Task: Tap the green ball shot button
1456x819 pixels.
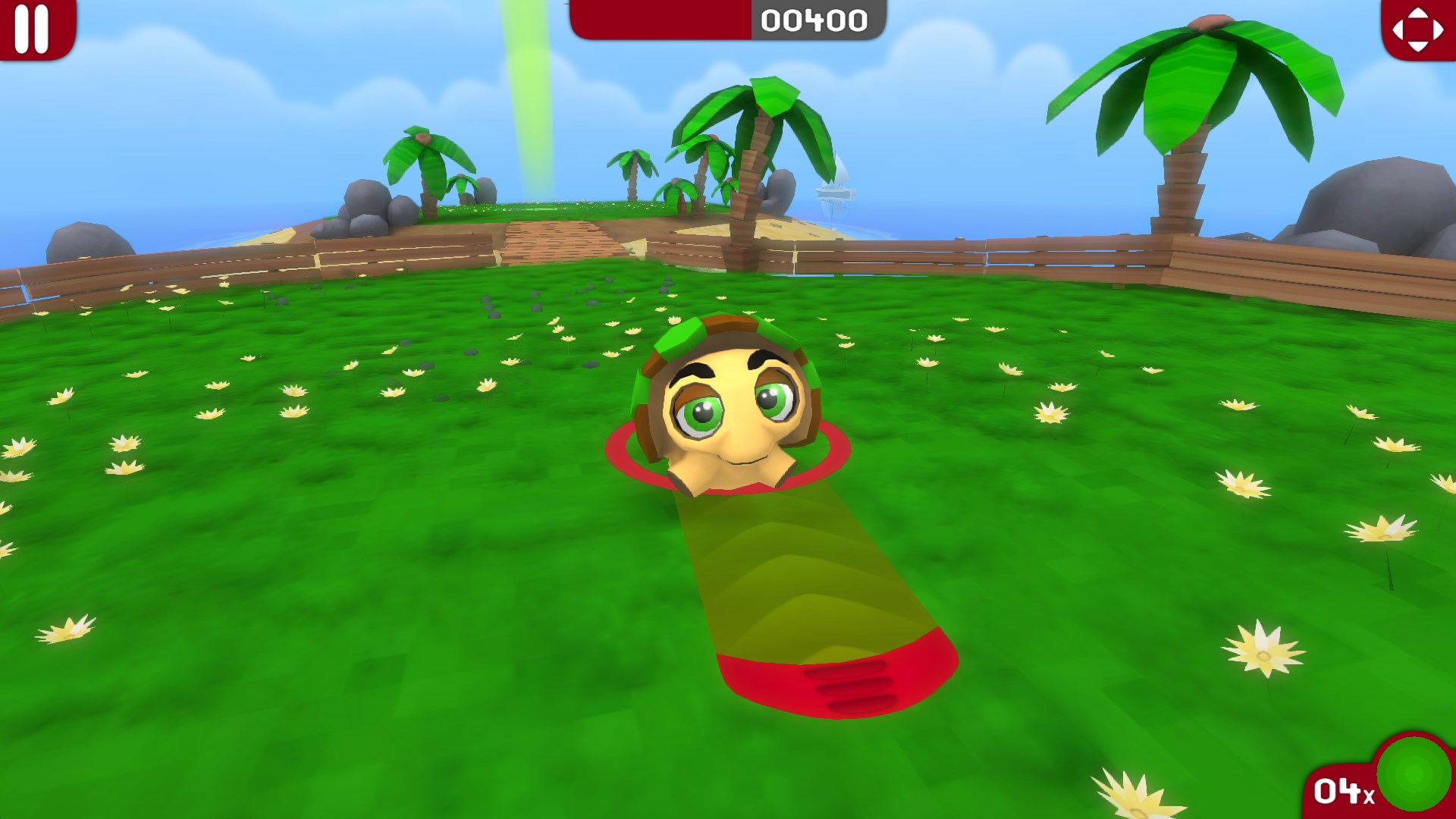Action: (x=1413, y=774)
